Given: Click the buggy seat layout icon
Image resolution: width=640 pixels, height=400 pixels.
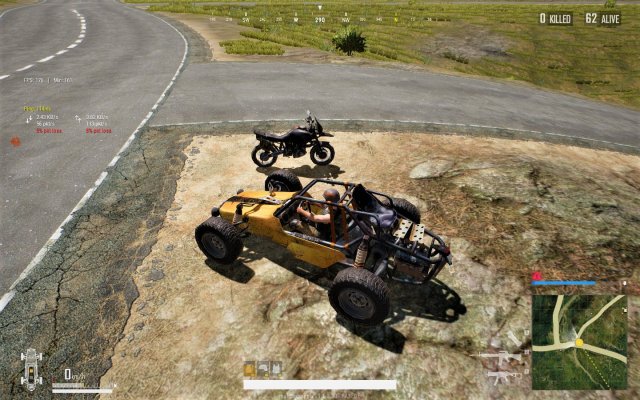Looking at the screenshot, I should click(x=30, y=369).
